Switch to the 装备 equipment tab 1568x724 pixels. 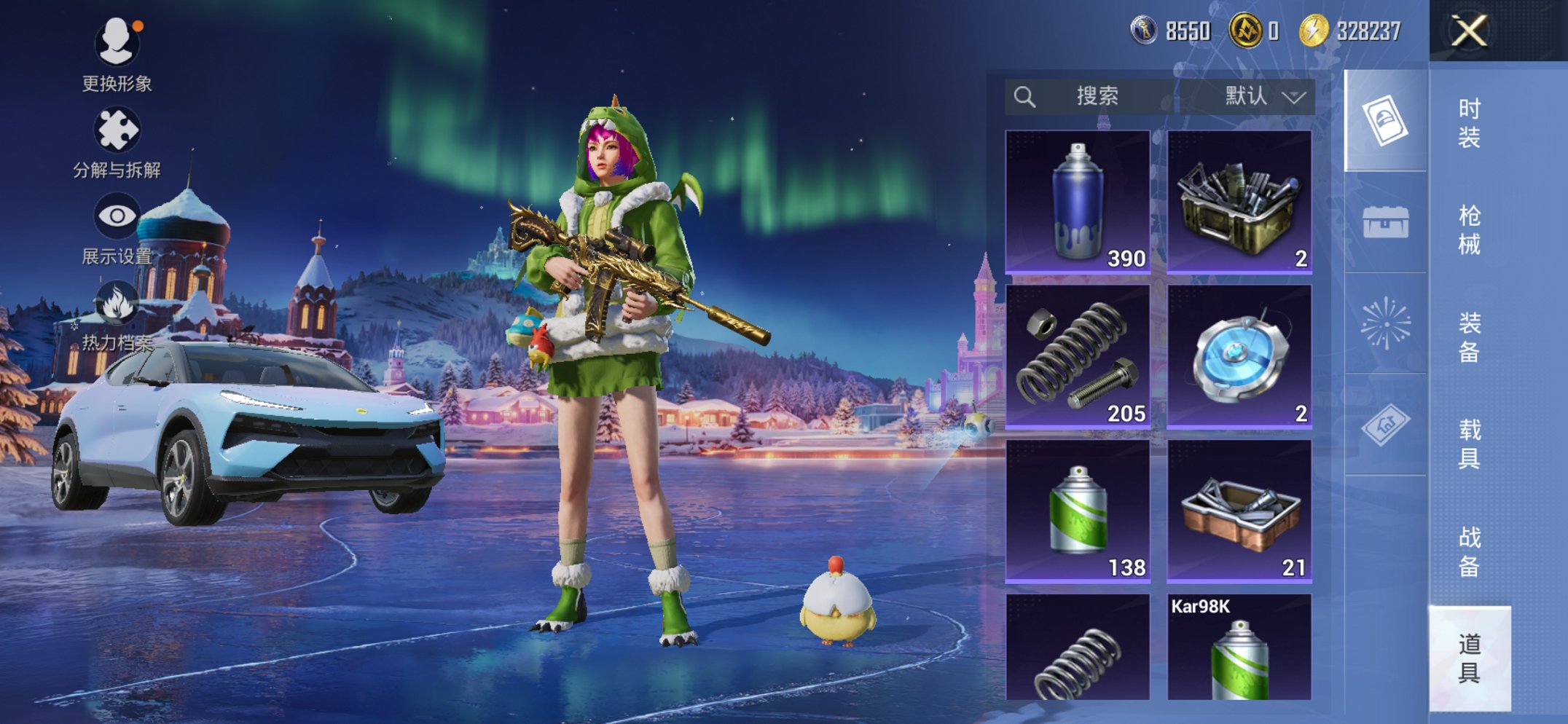pyautogui.click(x=1469, y=337)
